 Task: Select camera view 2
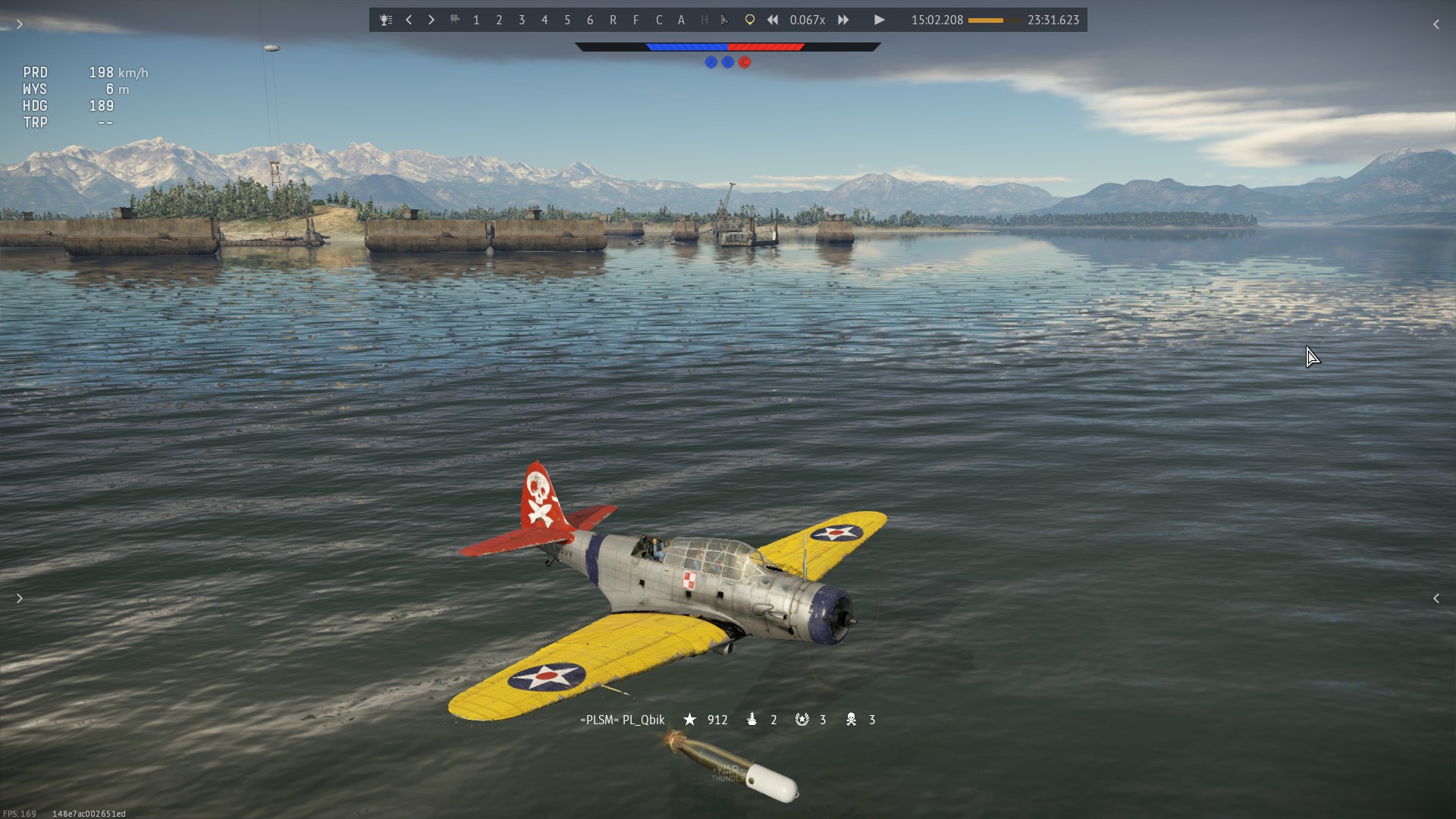pos(499,20)
